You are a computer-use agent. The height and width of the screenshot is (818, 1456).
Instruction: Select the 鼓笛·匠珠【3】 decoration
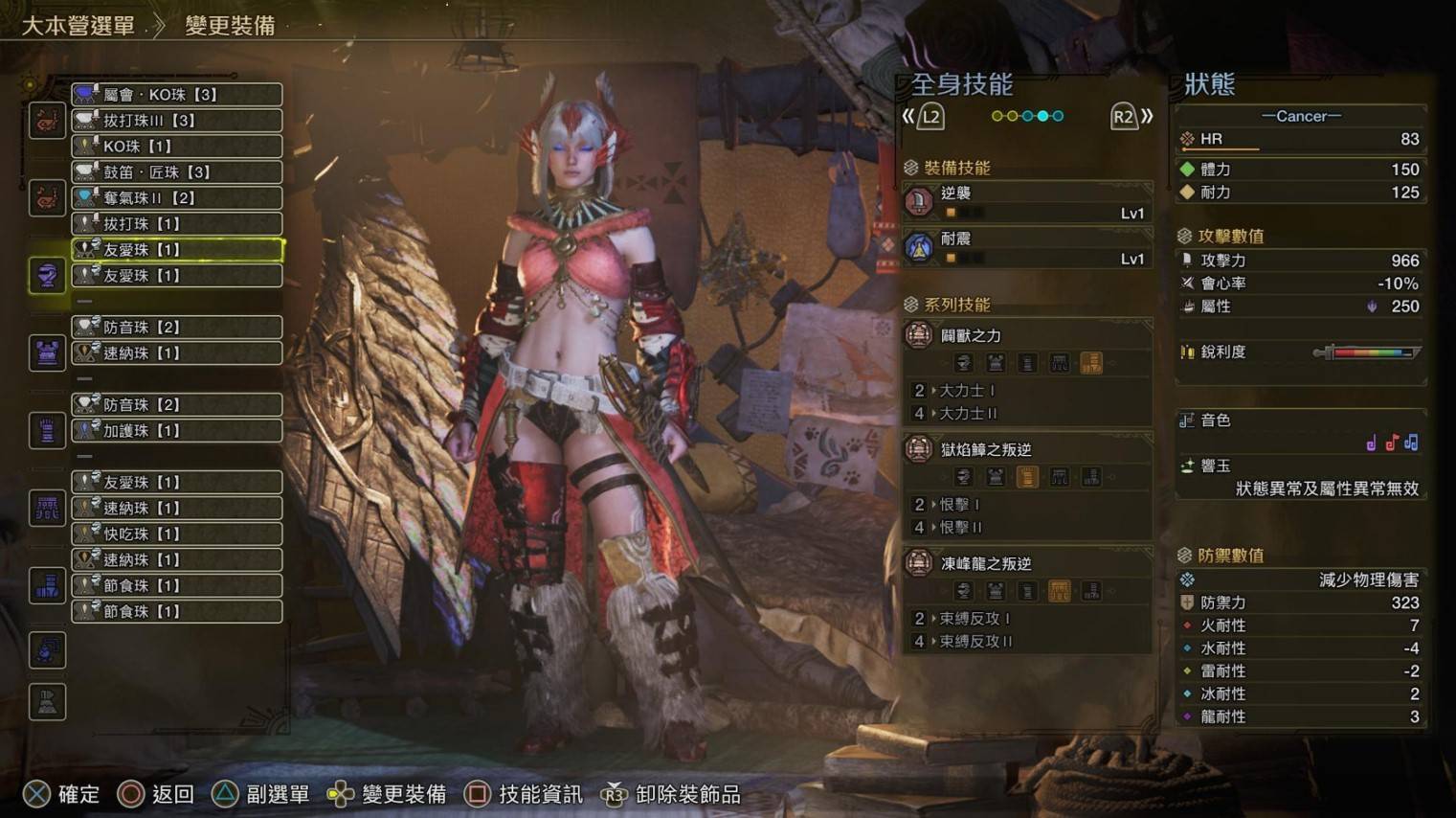coord(177,172)
